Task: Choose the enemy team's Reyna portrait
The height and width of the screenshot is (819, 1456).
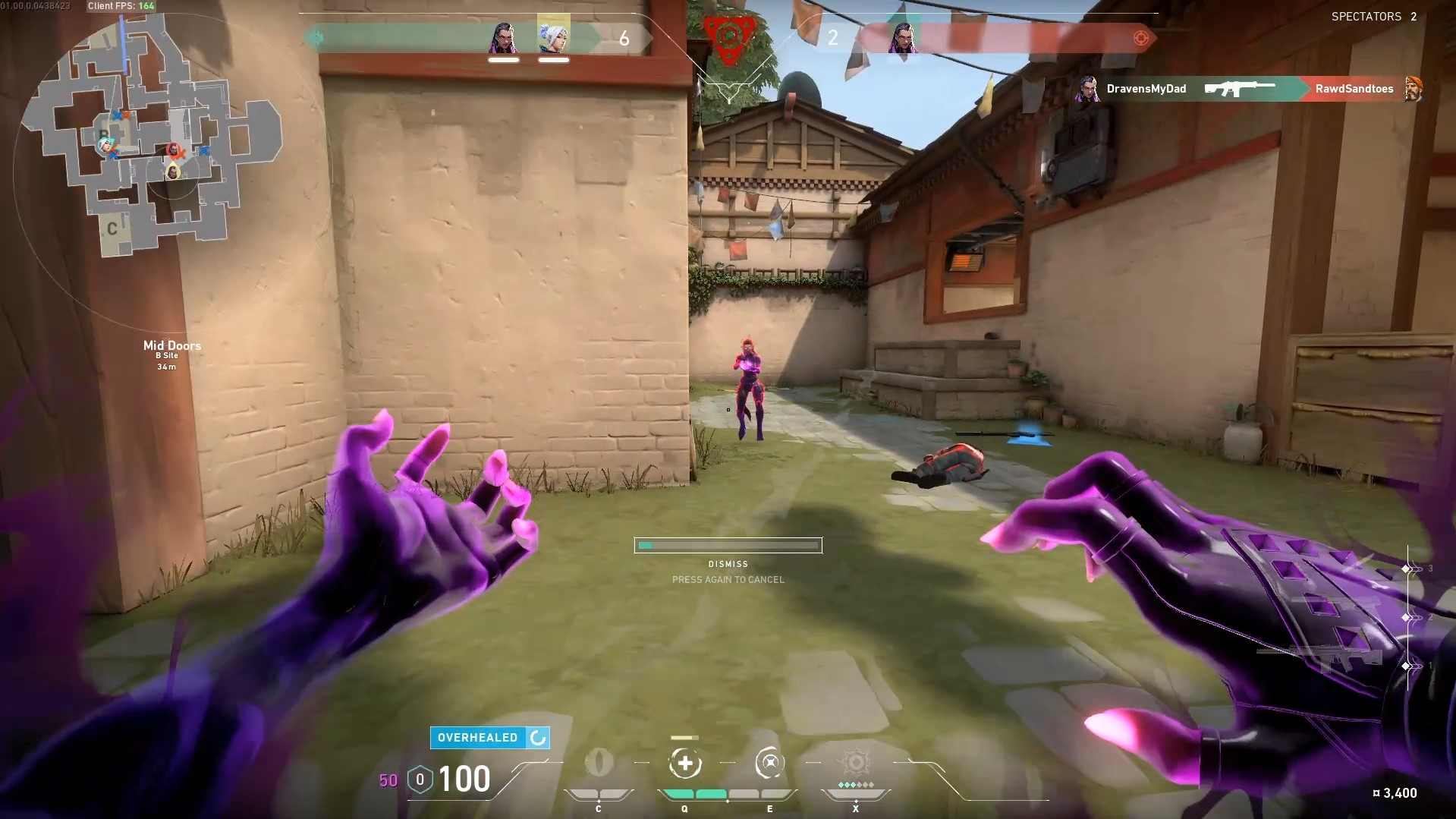Action: [903, 37]
